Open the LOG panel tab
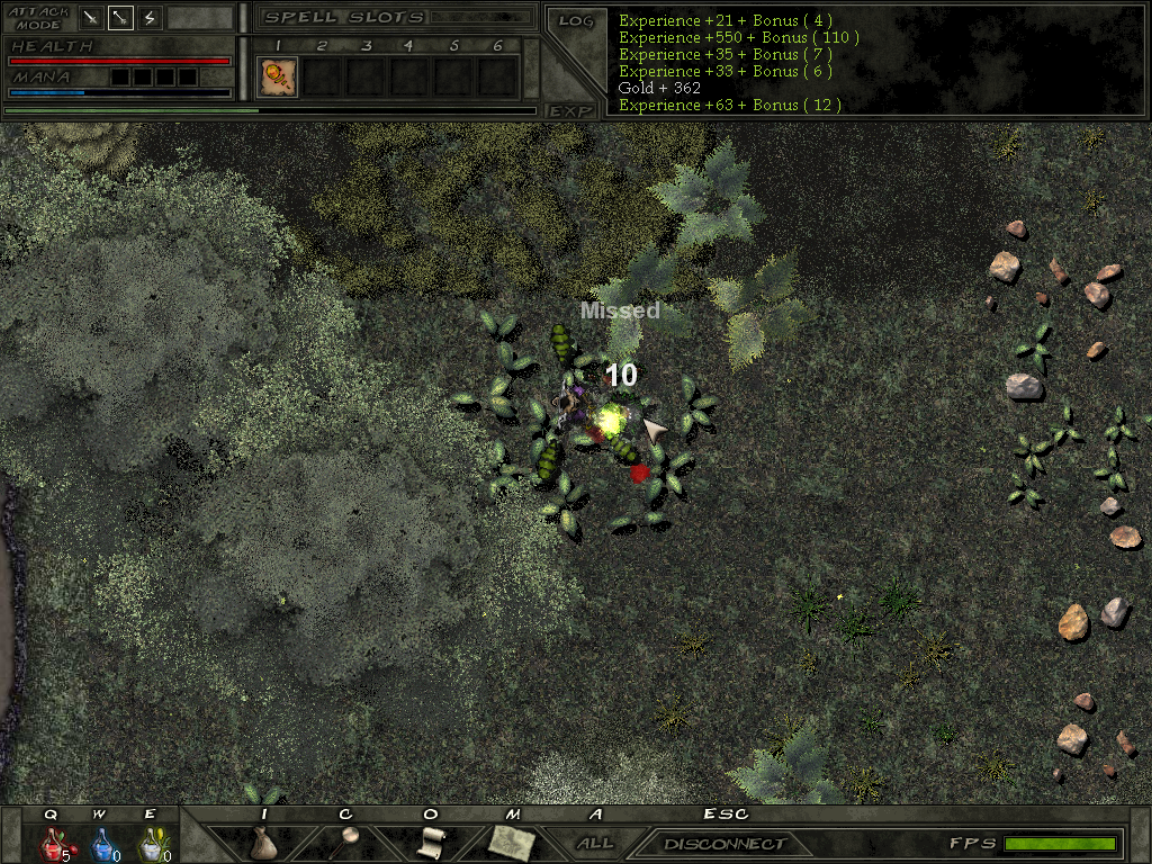Screen dimensions: 1152x864 576,21
